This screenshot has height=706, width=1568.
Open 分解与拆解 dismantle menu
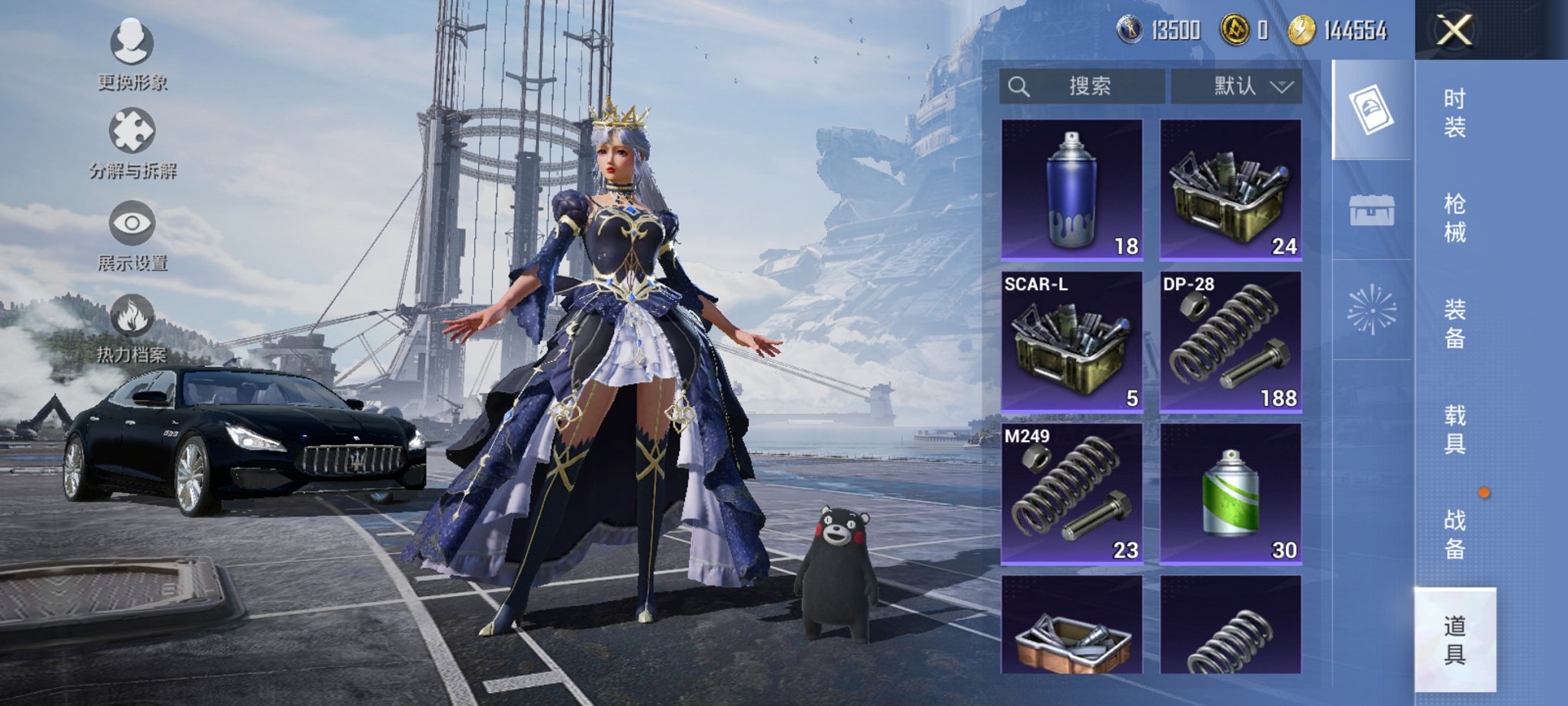(132, 144)
